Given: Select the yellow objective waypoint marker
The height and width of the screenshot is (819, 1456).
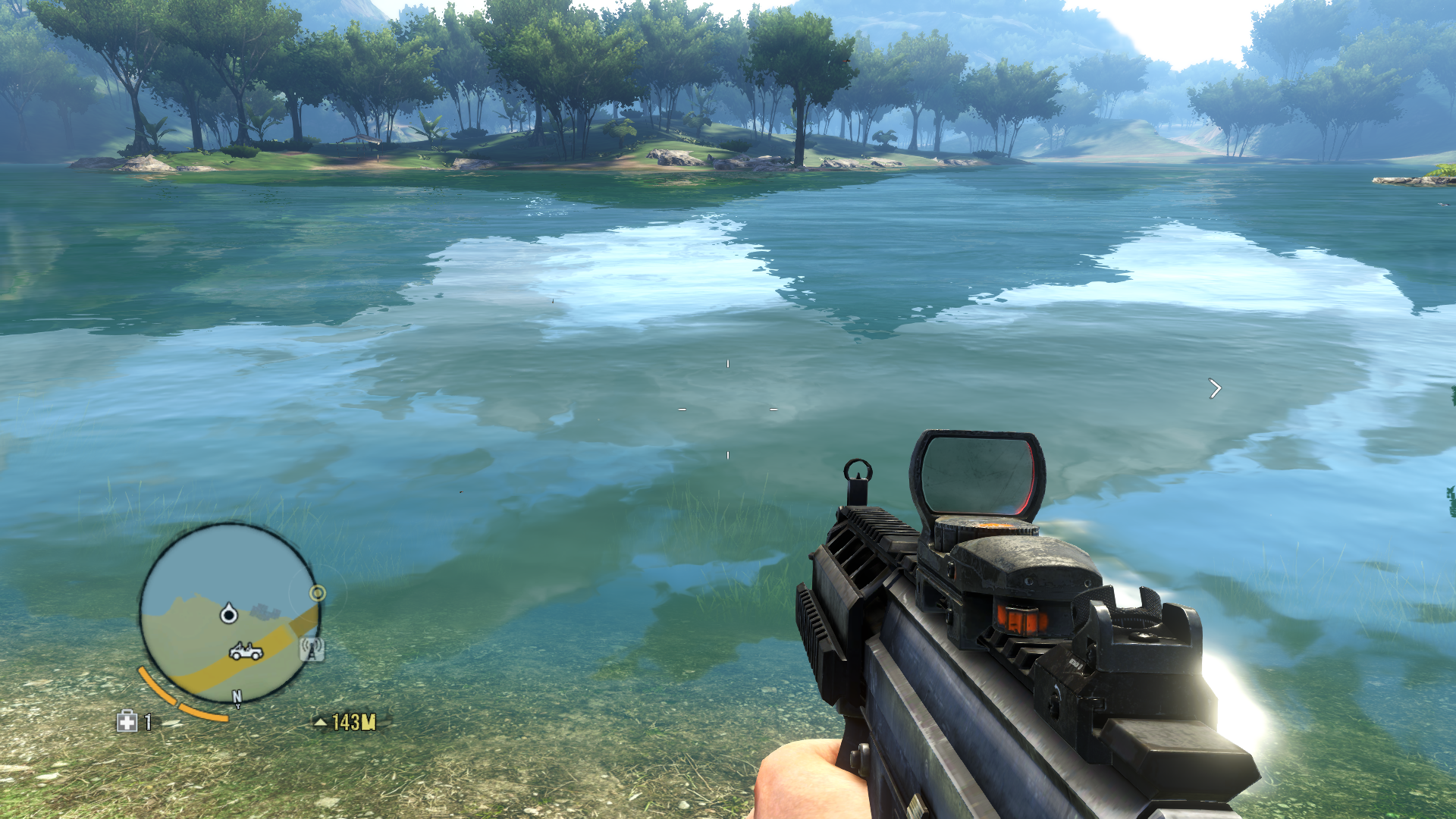Looking at the screenshot, I should 318,593.
